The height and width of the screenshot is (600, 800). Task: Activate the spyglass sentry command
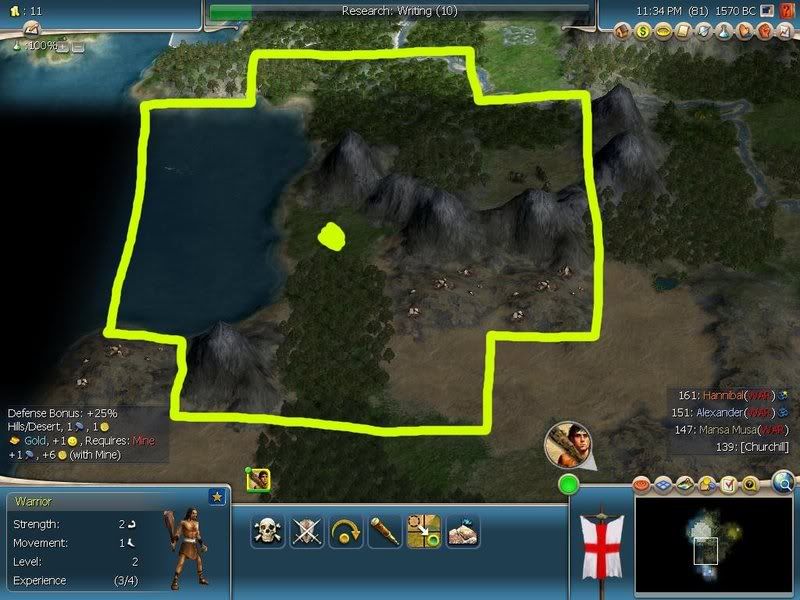click(385, 531)
